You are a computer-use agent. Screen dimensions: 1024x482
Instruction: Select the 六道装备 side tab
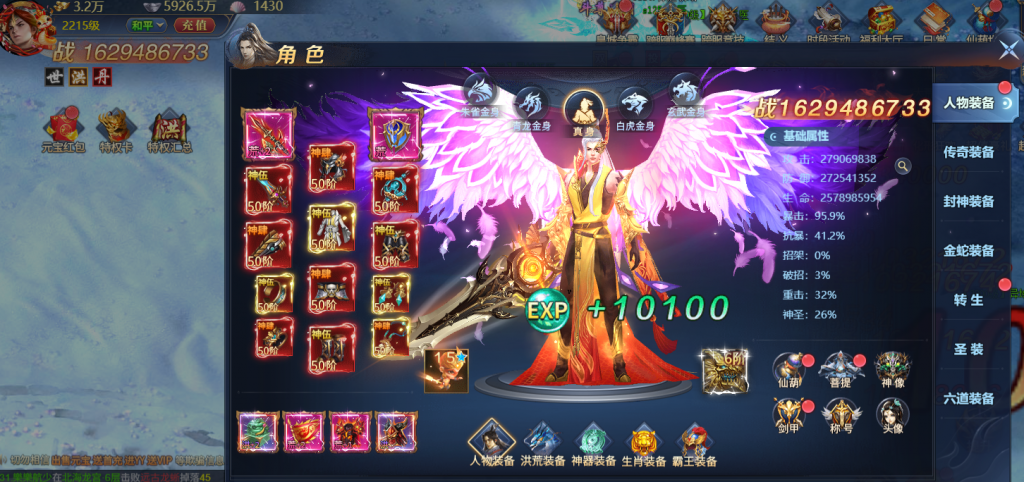click(969, 398)
